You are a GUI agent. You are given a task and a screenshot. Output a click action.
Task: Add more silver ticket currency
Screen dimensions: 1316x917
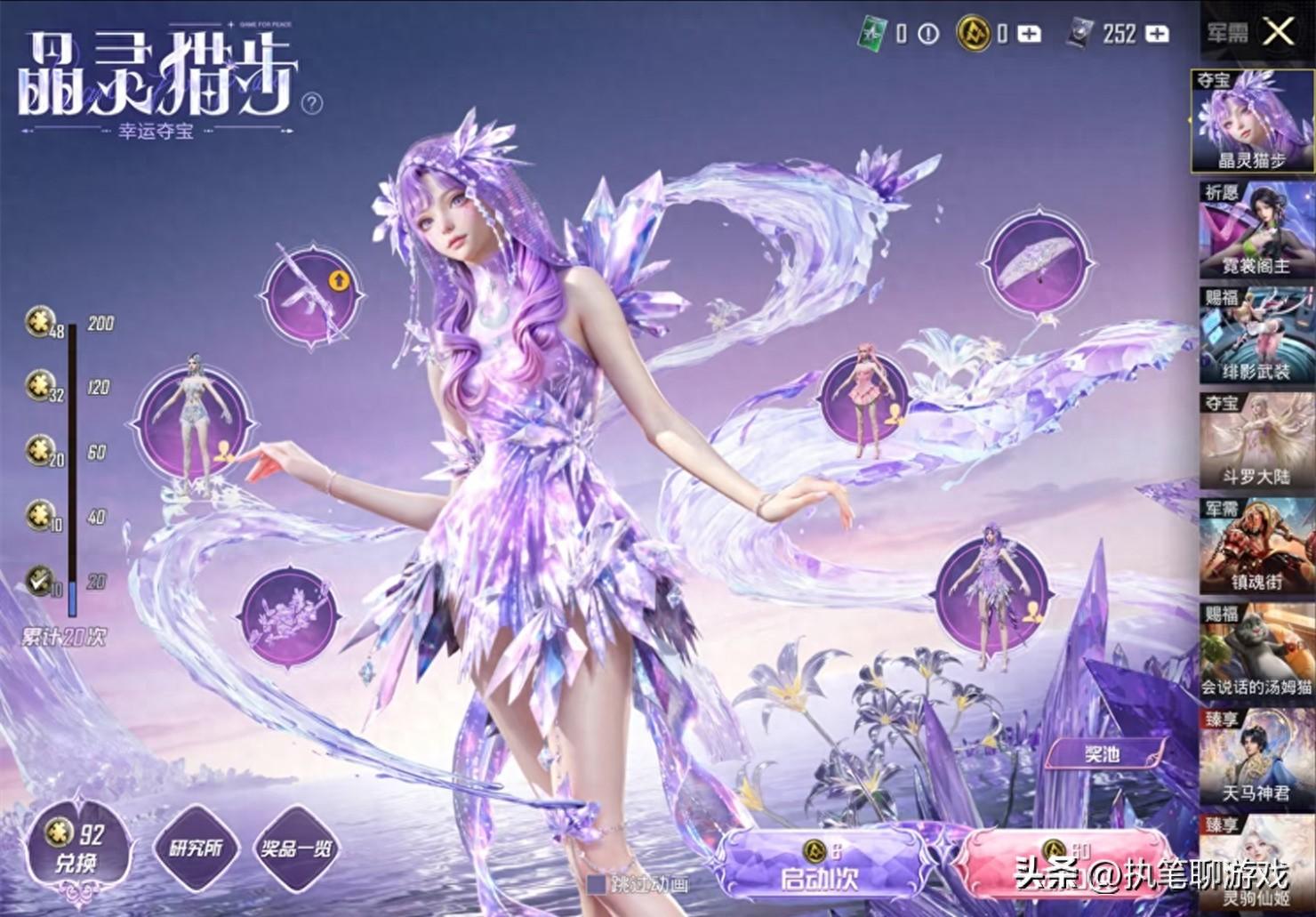click(x=1157, y=34)
